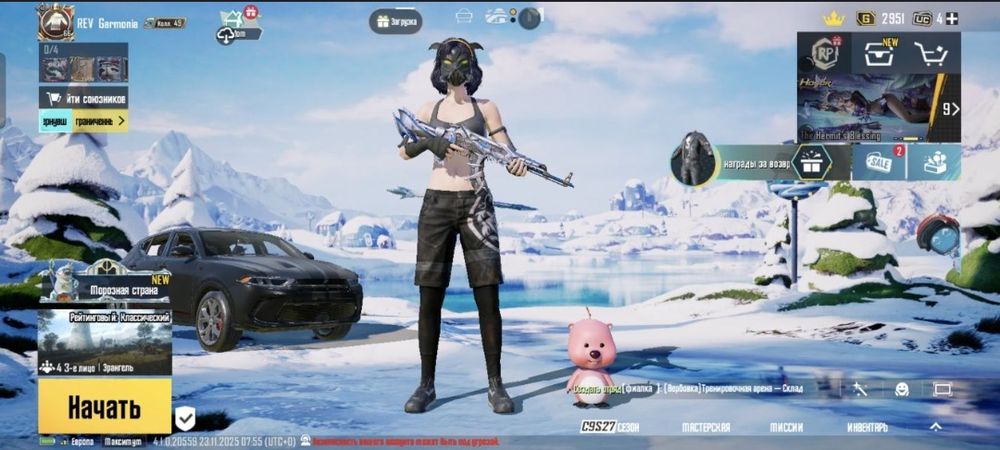Viewport: 1000px width, 450px height.
Task: Open the Royale Pass RP icon
Action: (824, 53)
